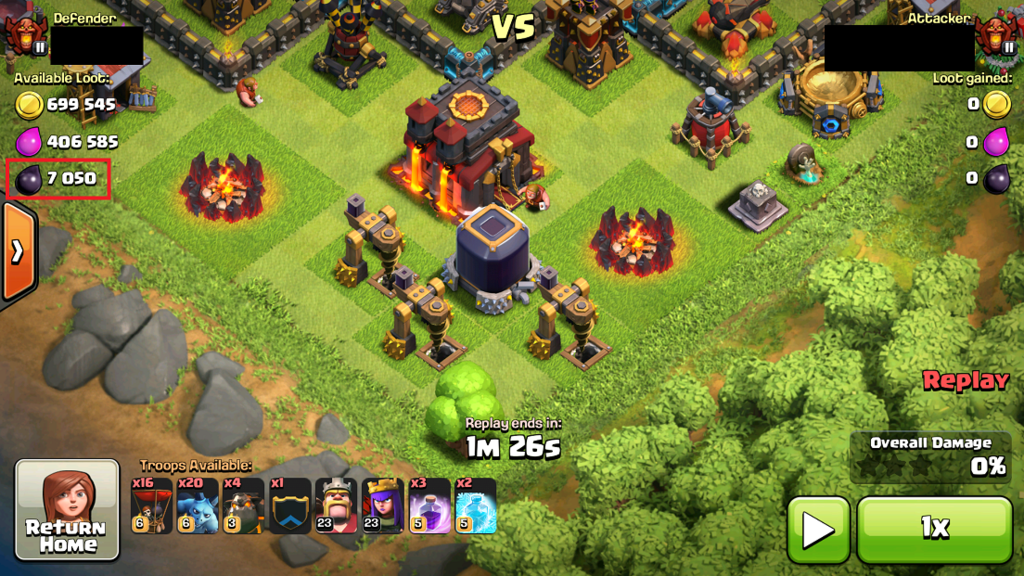Image resolution: width=1024 pixels, height=576 pixels.
Task: Expand the orange side arrow panel
Action: (17, 251)
